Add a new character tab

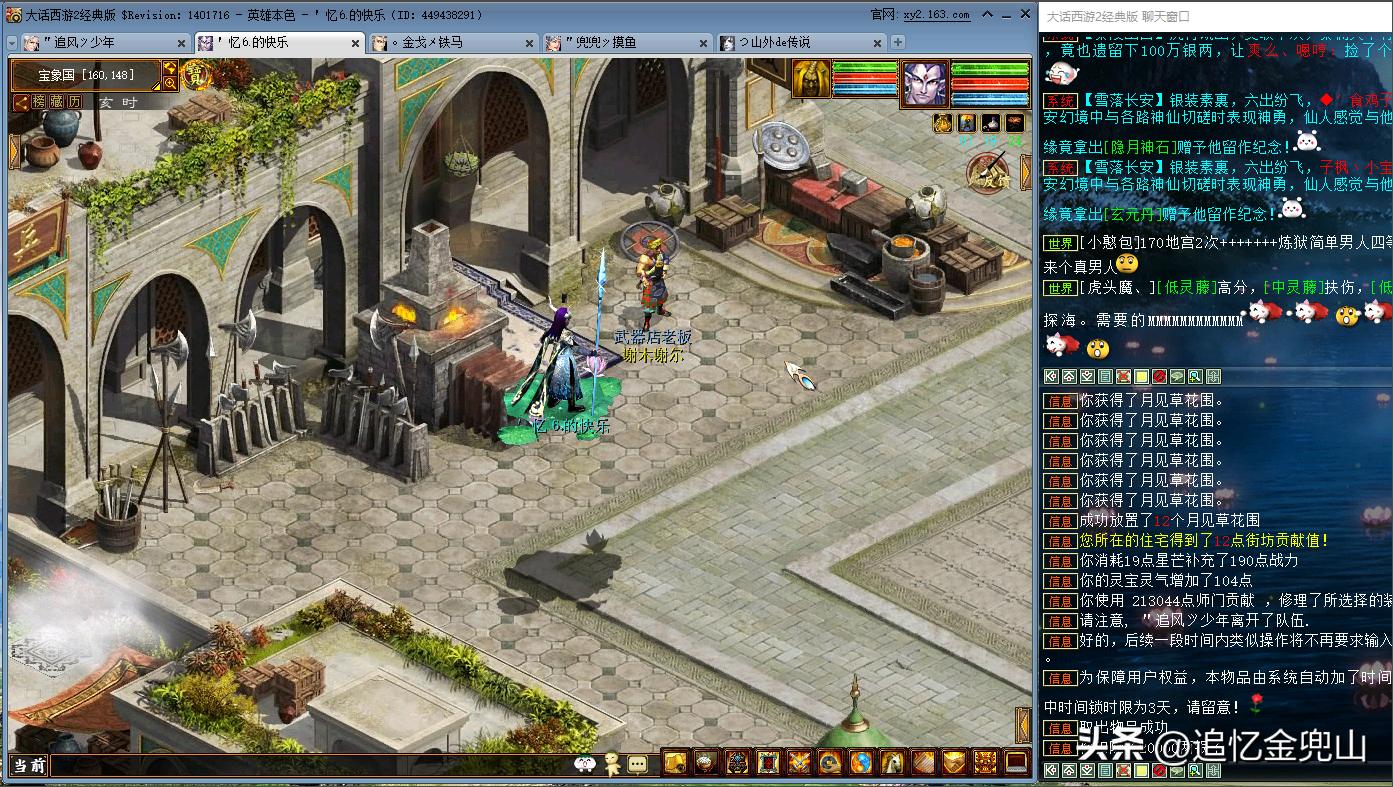(898, 42)
